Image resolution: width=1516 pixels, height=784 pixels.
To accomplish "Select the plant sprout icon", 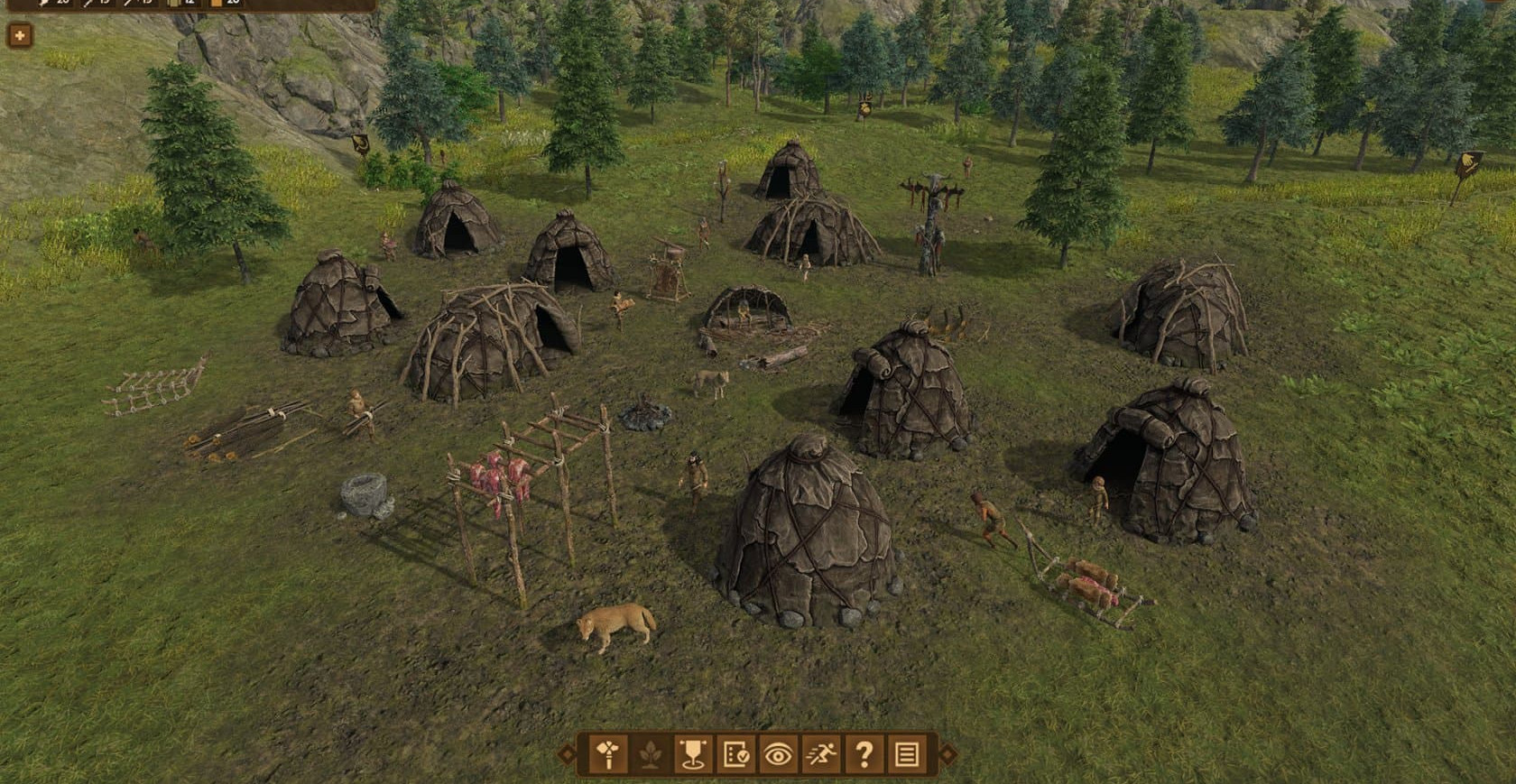I will [651, 754].
